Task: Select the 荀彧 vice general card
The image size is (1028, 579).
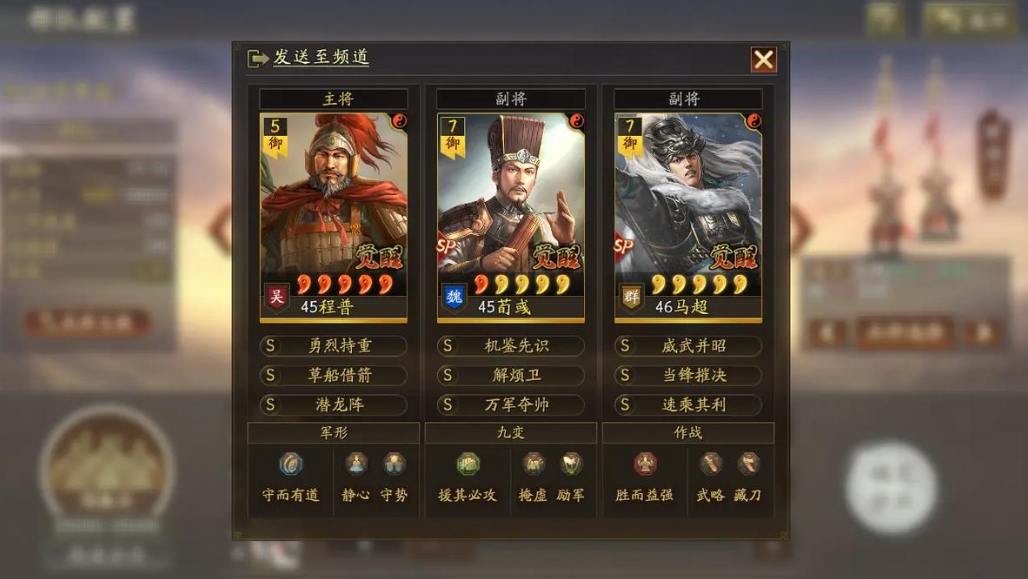Action: click(x=510, y=215)
